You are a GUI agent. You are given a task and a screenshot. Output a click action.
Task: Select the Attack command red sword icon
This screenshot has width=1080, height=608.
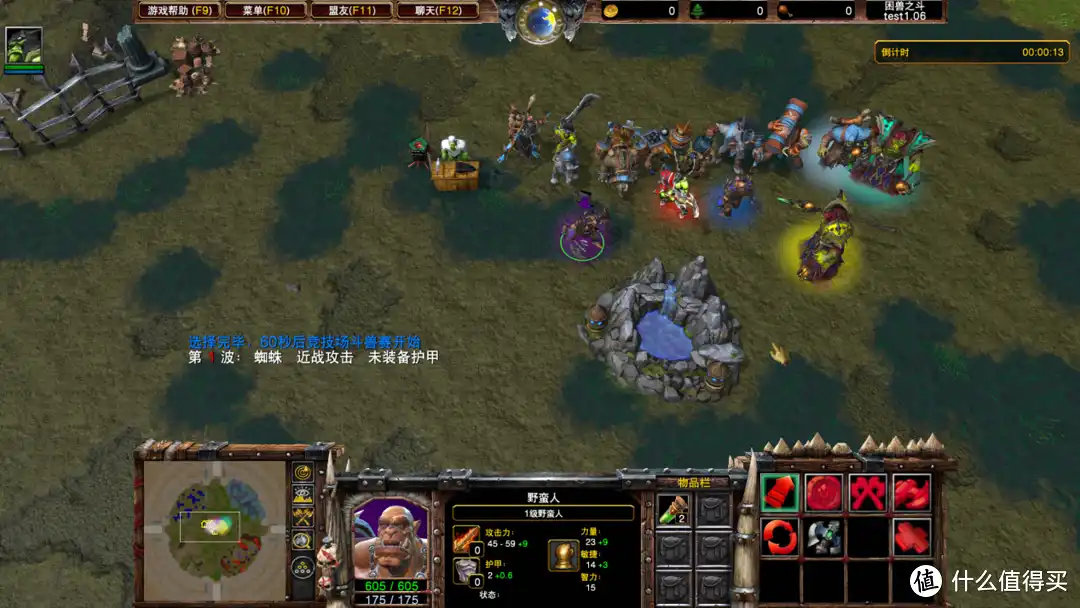coord(912,492)
